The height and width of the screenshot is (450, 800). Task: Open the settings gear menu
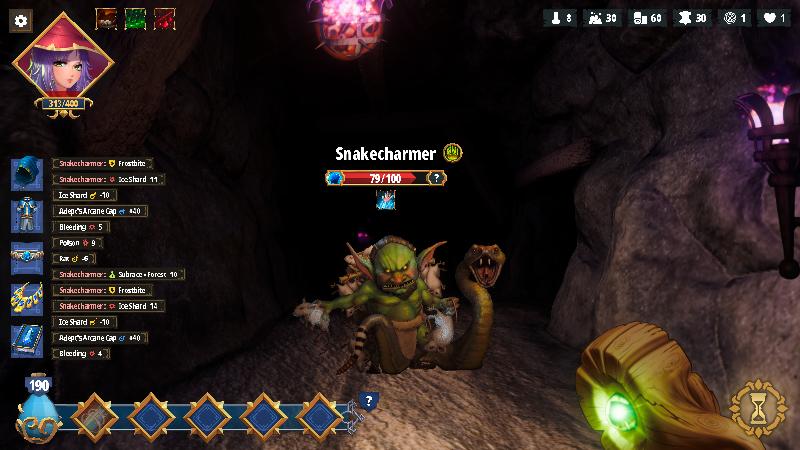(21, 21)
